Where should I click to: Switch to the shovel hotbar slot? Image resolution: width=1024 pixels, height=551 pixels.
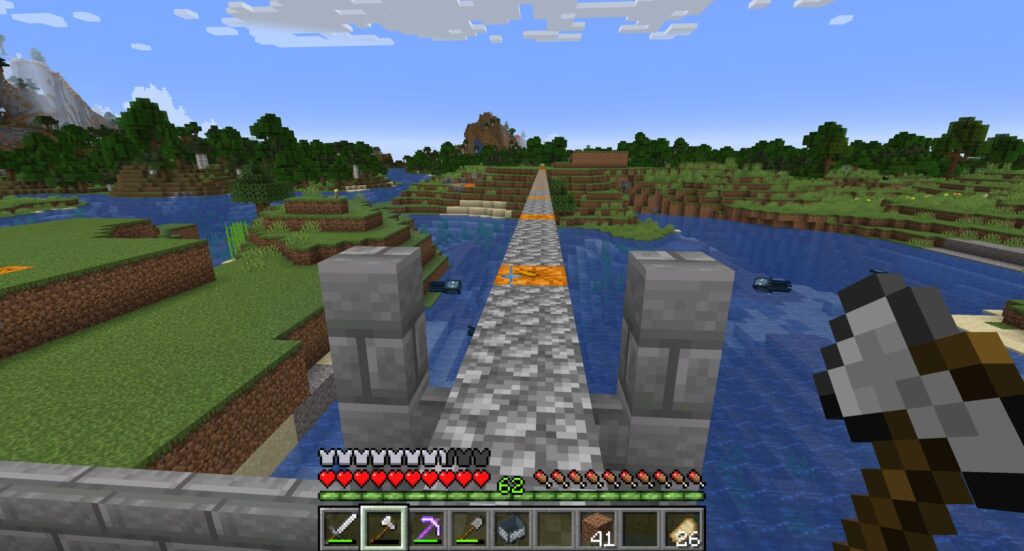469,528
